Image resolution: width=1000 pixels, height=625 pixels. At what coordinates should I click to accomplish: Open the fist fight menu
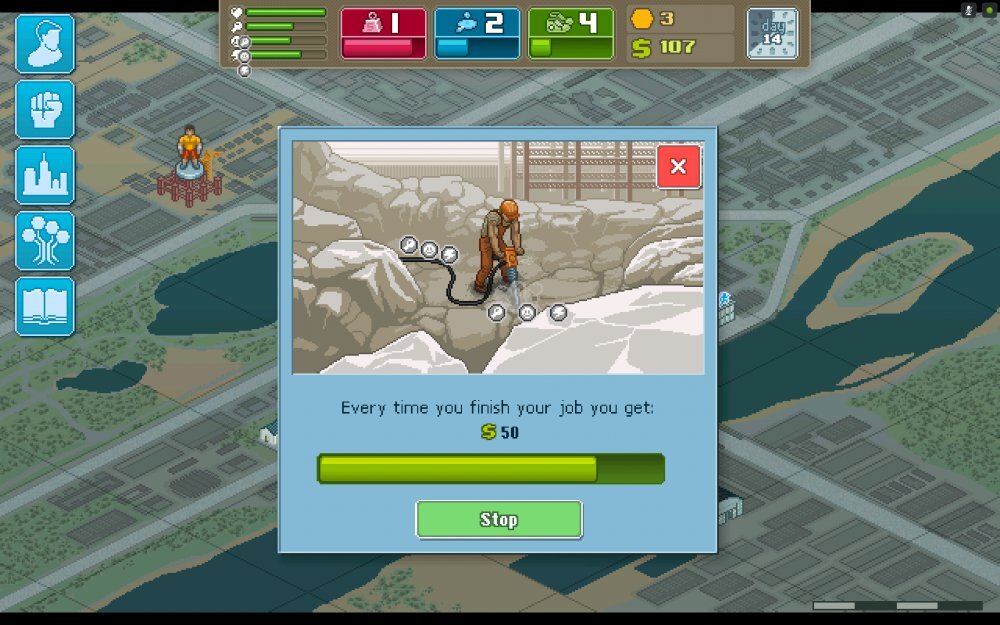click(45, 109)
